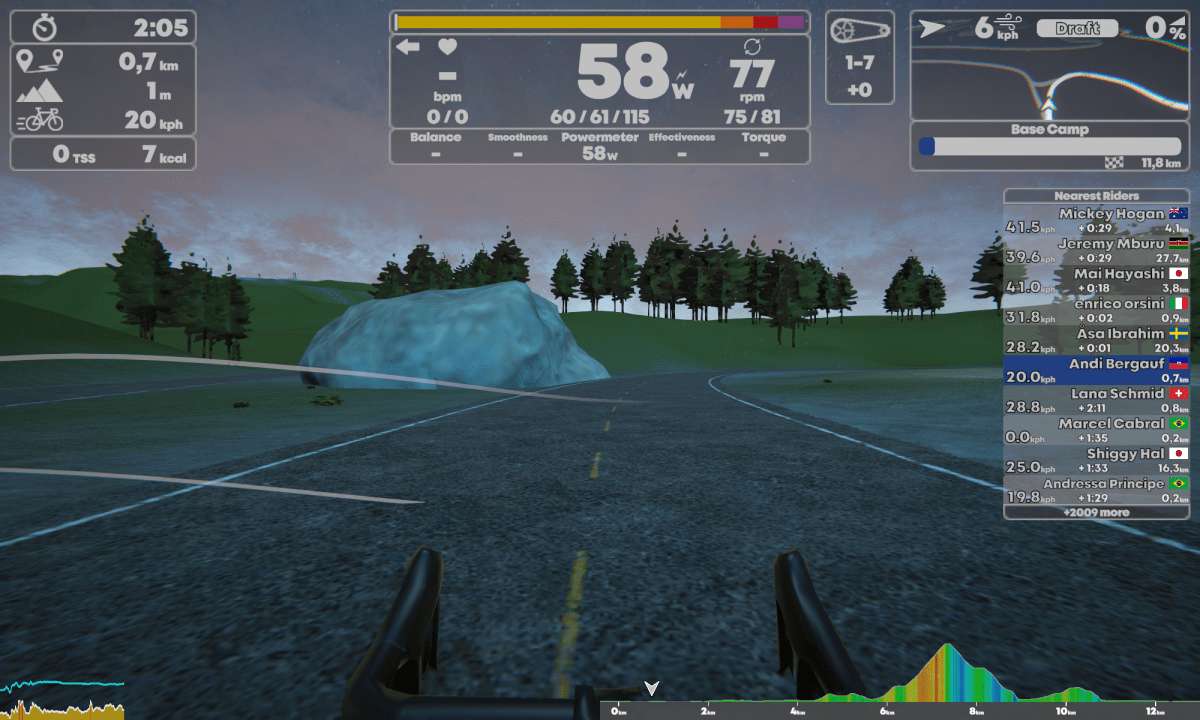Pick Shiggy Hal in the rider list
The width and height of the screenshot is (1200, 720).
pos(1097,460)
